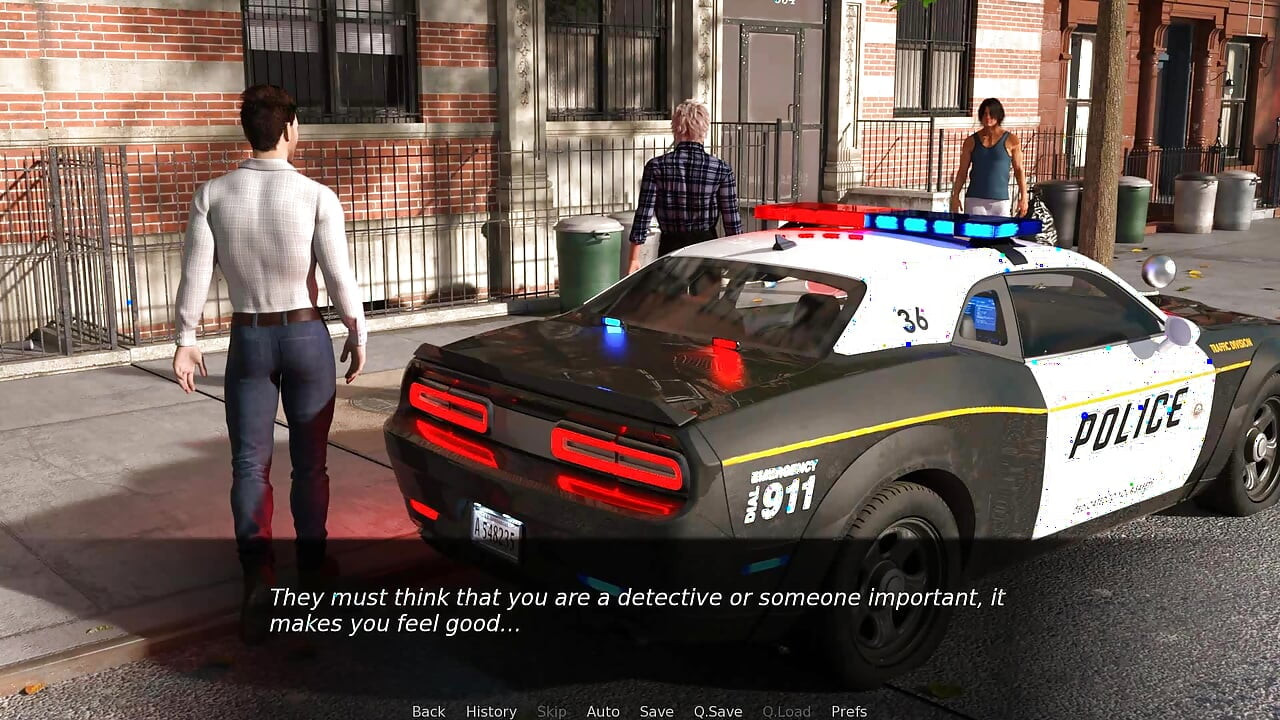This screenshot has width=1280, height=720.
Task: Click the car's chrome side mirror
Action: (x=1157, y=270)
